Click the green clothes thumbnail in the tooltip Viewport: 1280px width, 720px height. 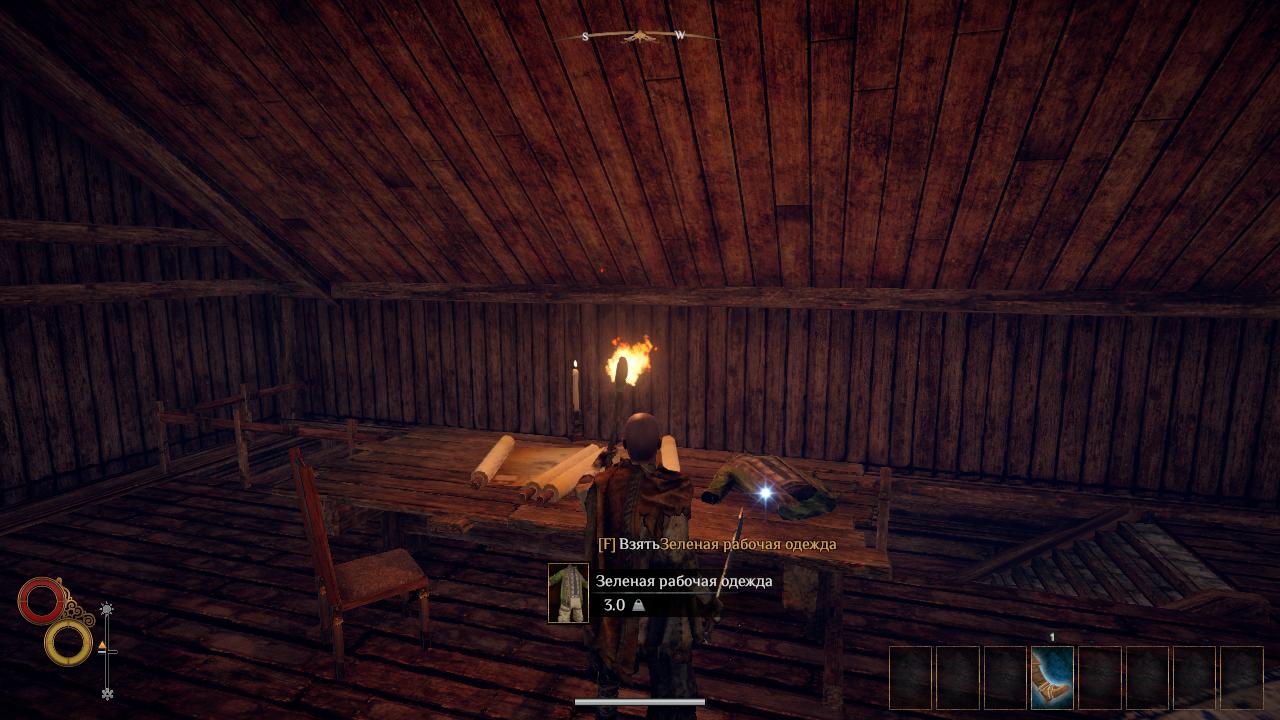click(x=569, y=592)
